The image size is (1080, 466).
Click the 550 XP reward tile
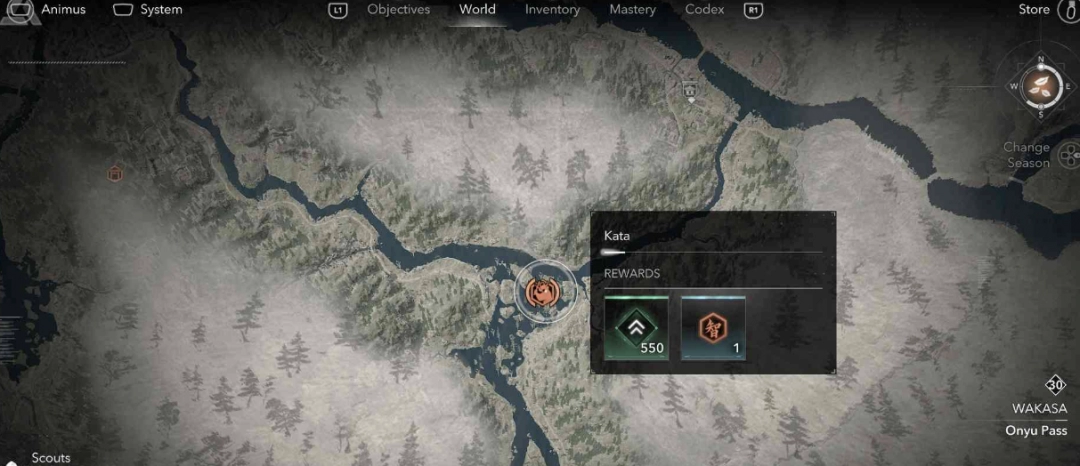[x=636, y=328]
